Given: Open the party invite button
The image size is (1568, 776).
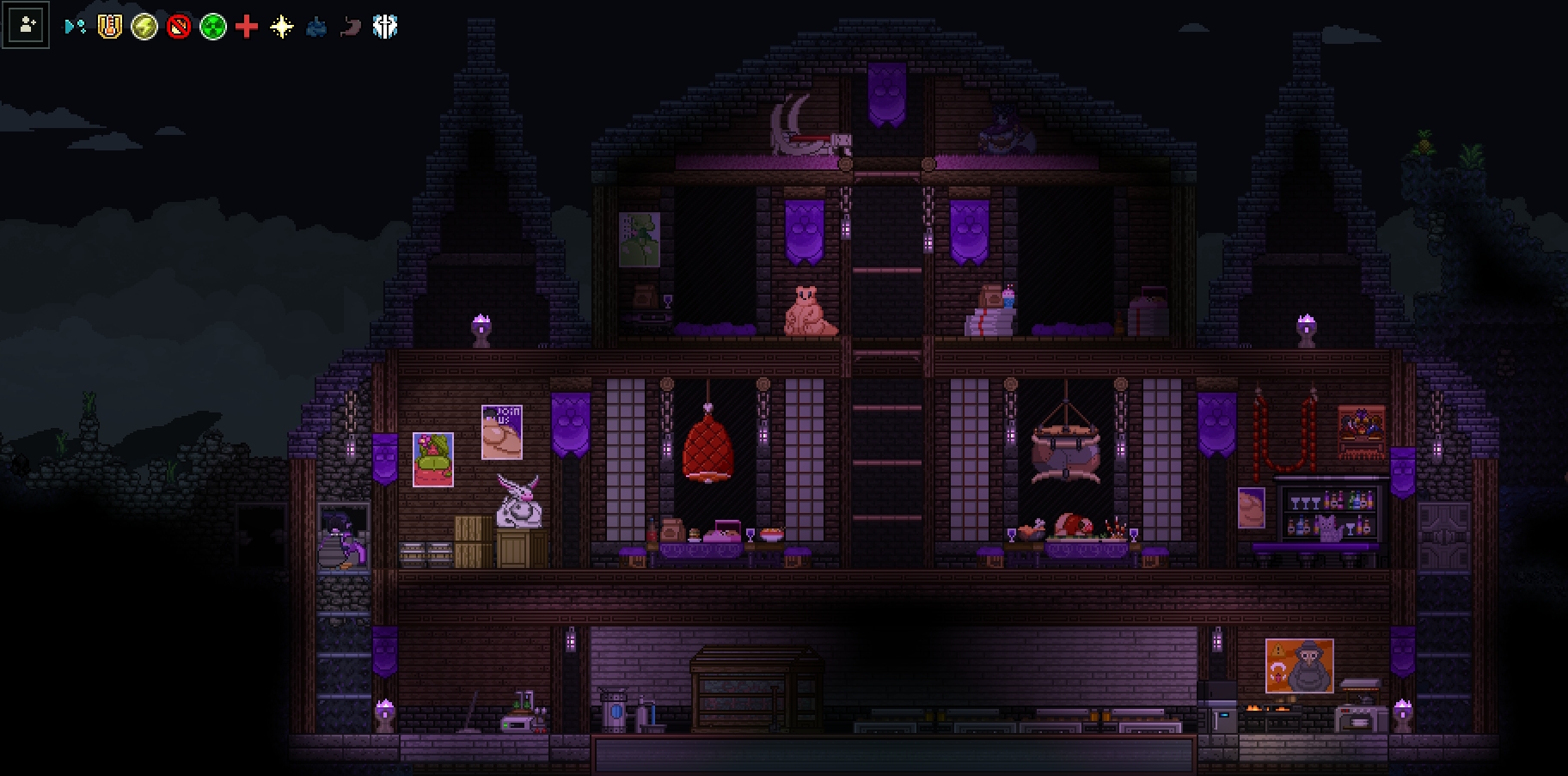Looking at the screenshot, I should point(26,26).
